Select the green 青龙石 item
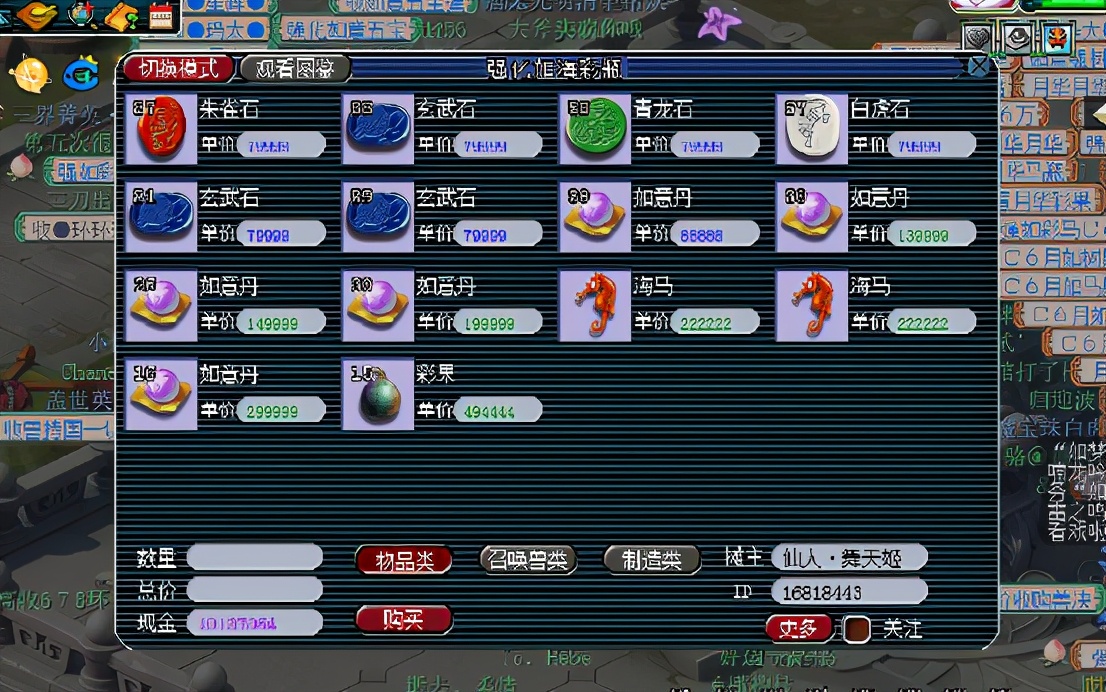Image resolution: width=1106 pixels, height=692 pixels. (x=594, y=130)
